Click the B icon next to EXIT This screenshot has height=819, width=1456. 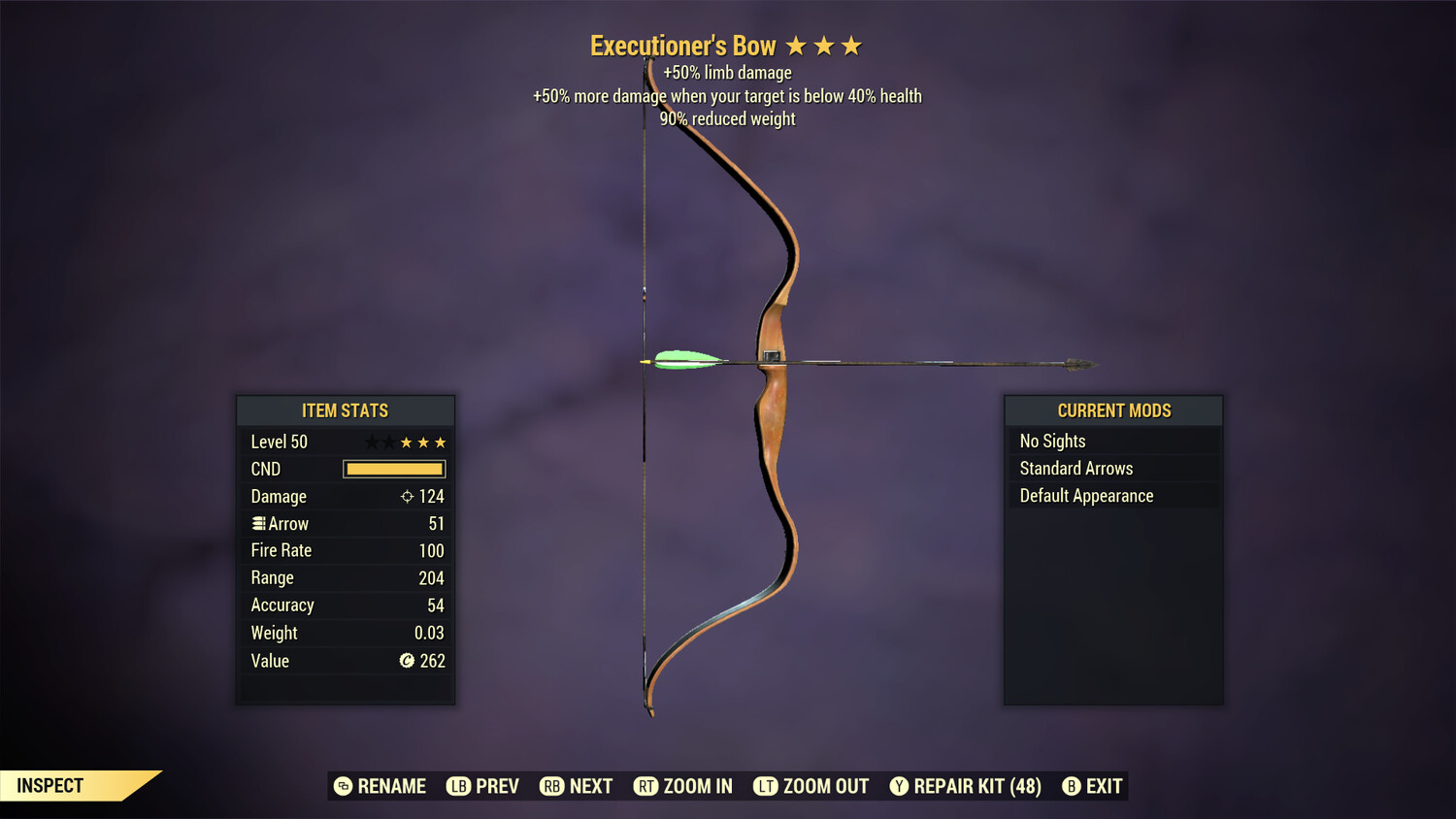(x=1072, y=786)
